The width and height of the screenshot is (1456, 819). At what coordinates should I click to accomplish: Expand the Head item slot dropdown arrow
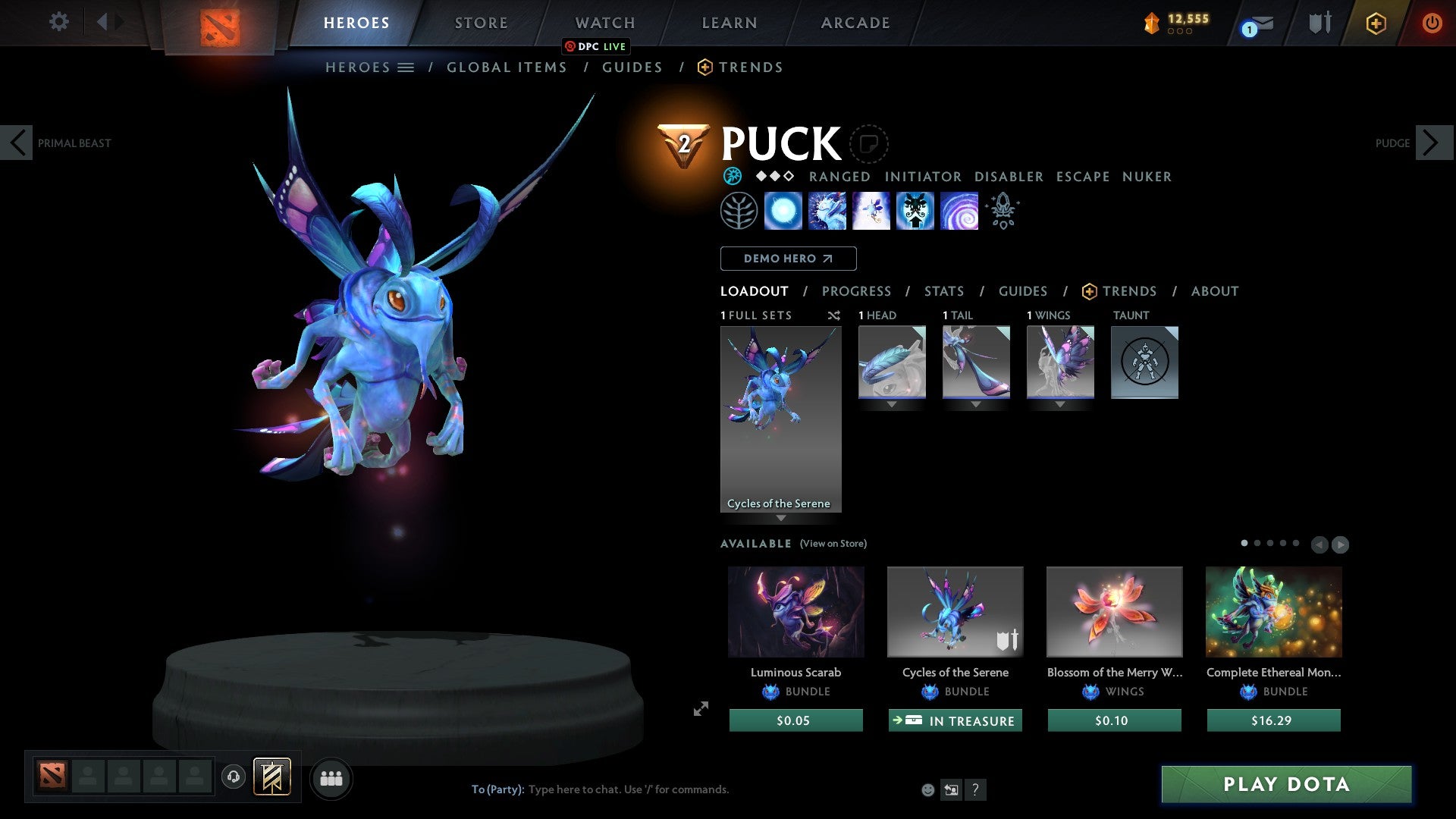click(892, 404)
